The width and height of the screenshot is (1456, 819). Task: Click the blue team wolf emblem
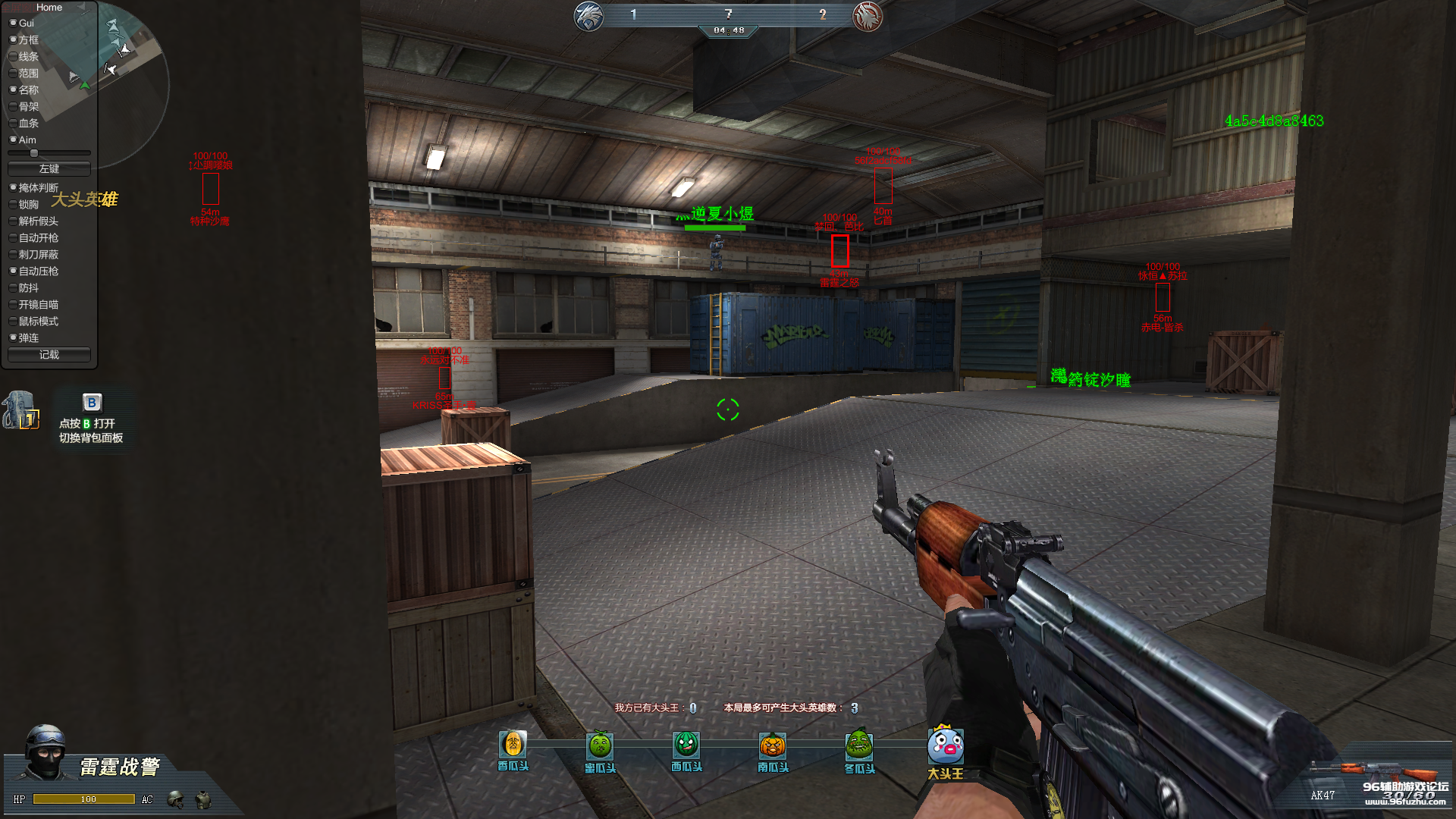[589, 16]
